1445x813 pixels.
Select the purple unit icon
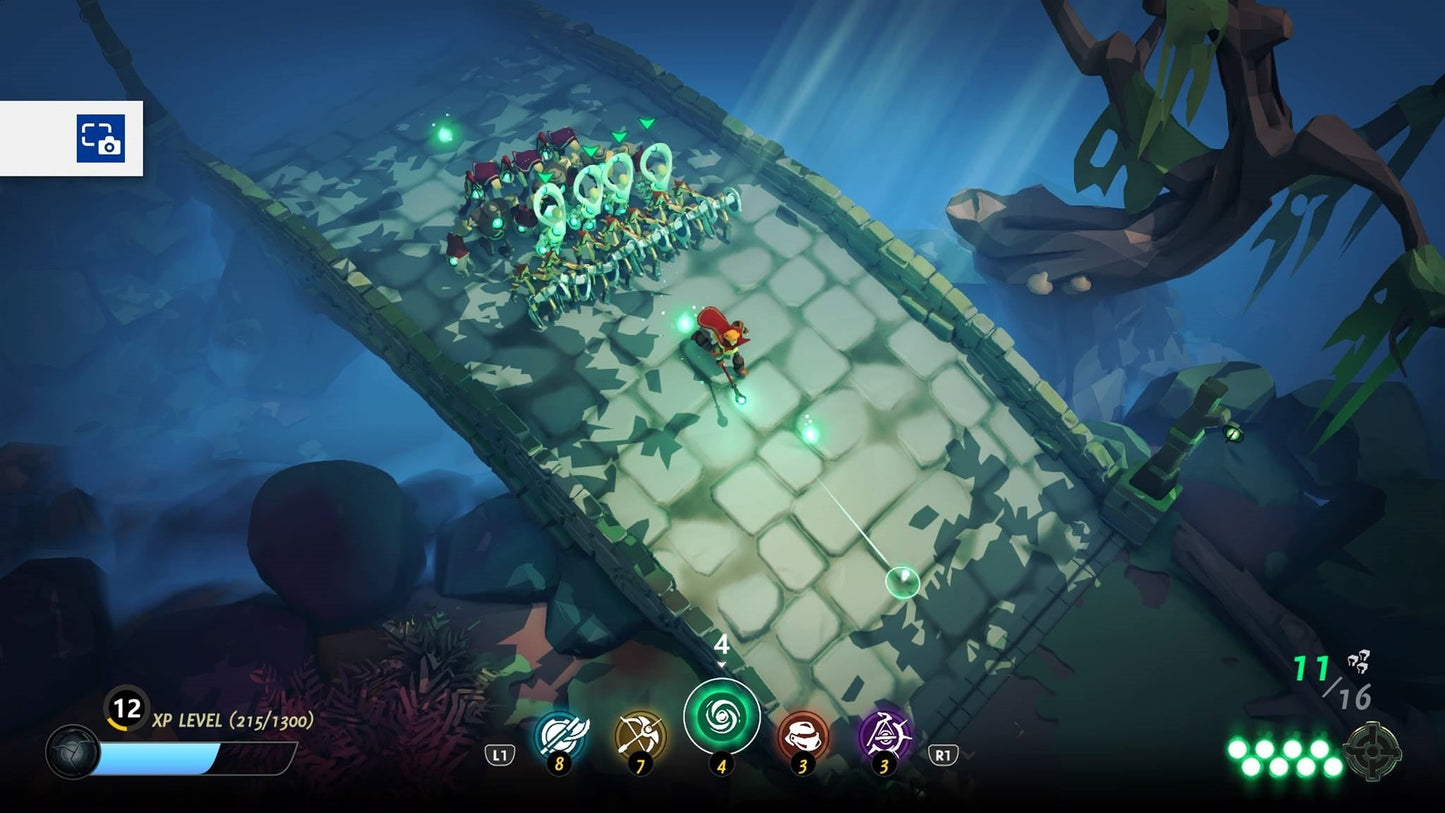[884, 735]
